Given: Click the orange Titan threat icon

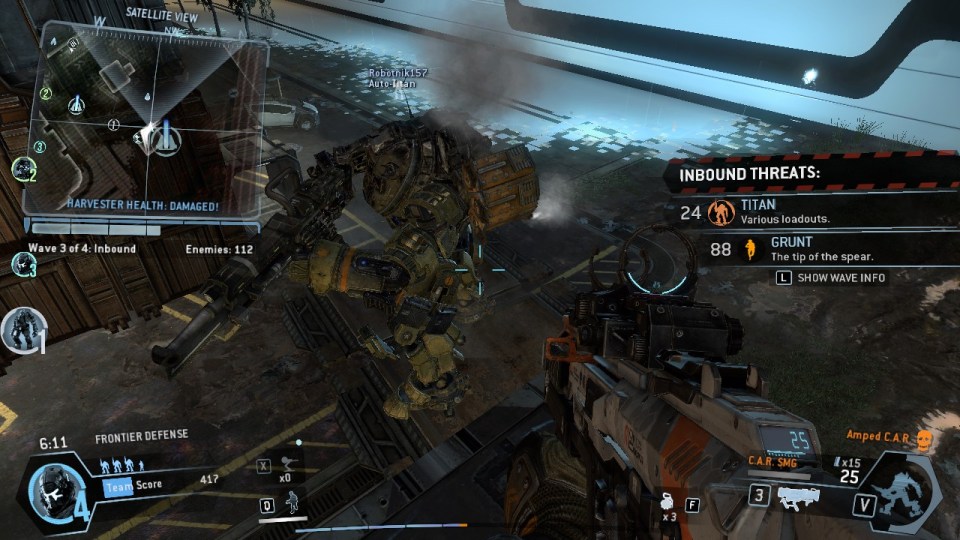Looking at the screenshot, I should click(x=720, y=212).
